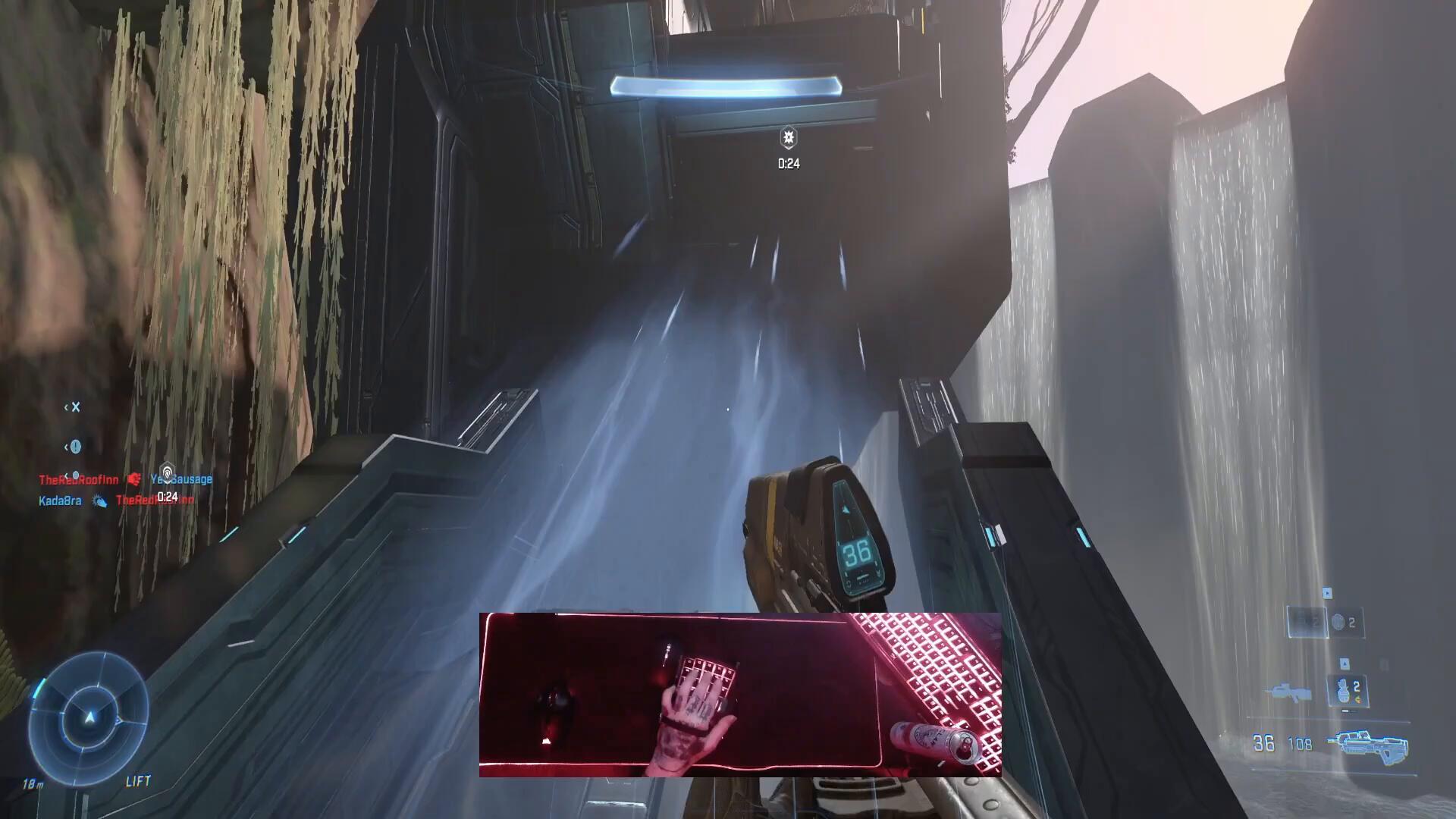Image resolution: width=1456 pixels, height=819 pixels.
Task: Click the X death marker icon on the left
Action: [75, 406]
